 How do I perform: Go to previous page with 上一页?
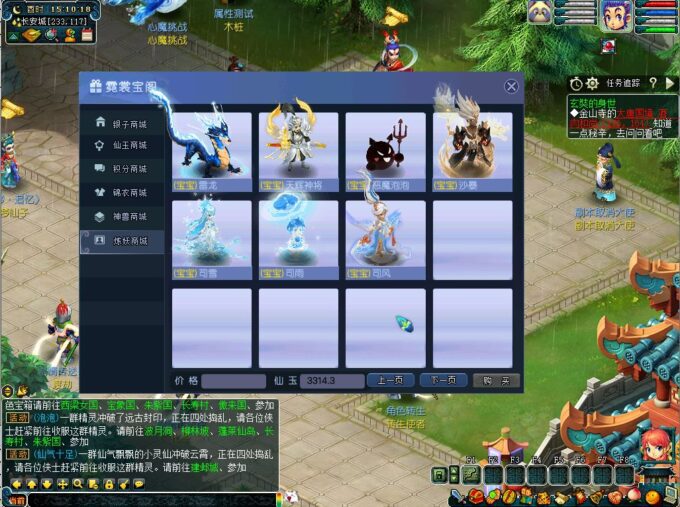391,381
